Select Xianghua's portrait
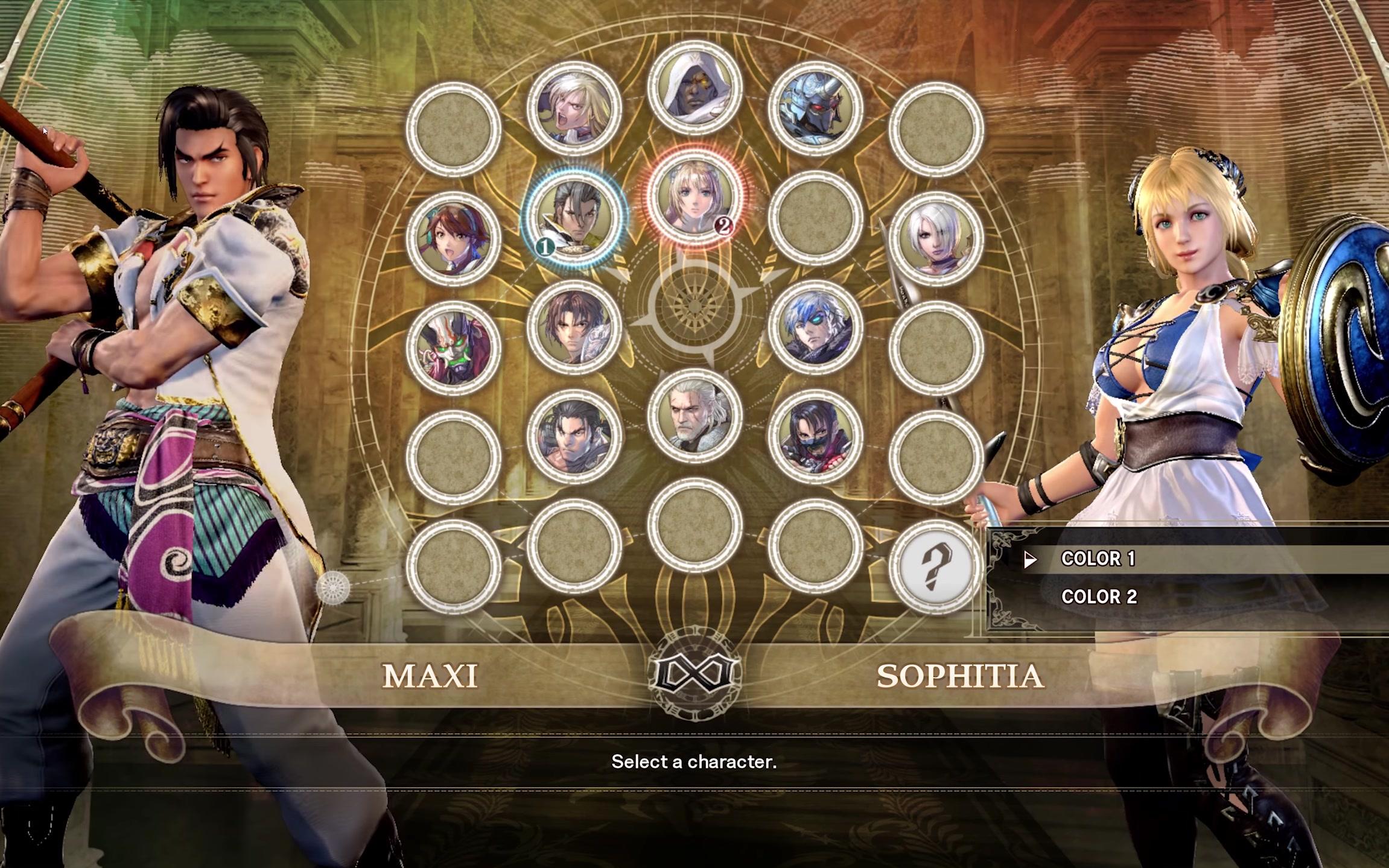The height and width of the screenshot is (868, 1389). pos(453,238)
